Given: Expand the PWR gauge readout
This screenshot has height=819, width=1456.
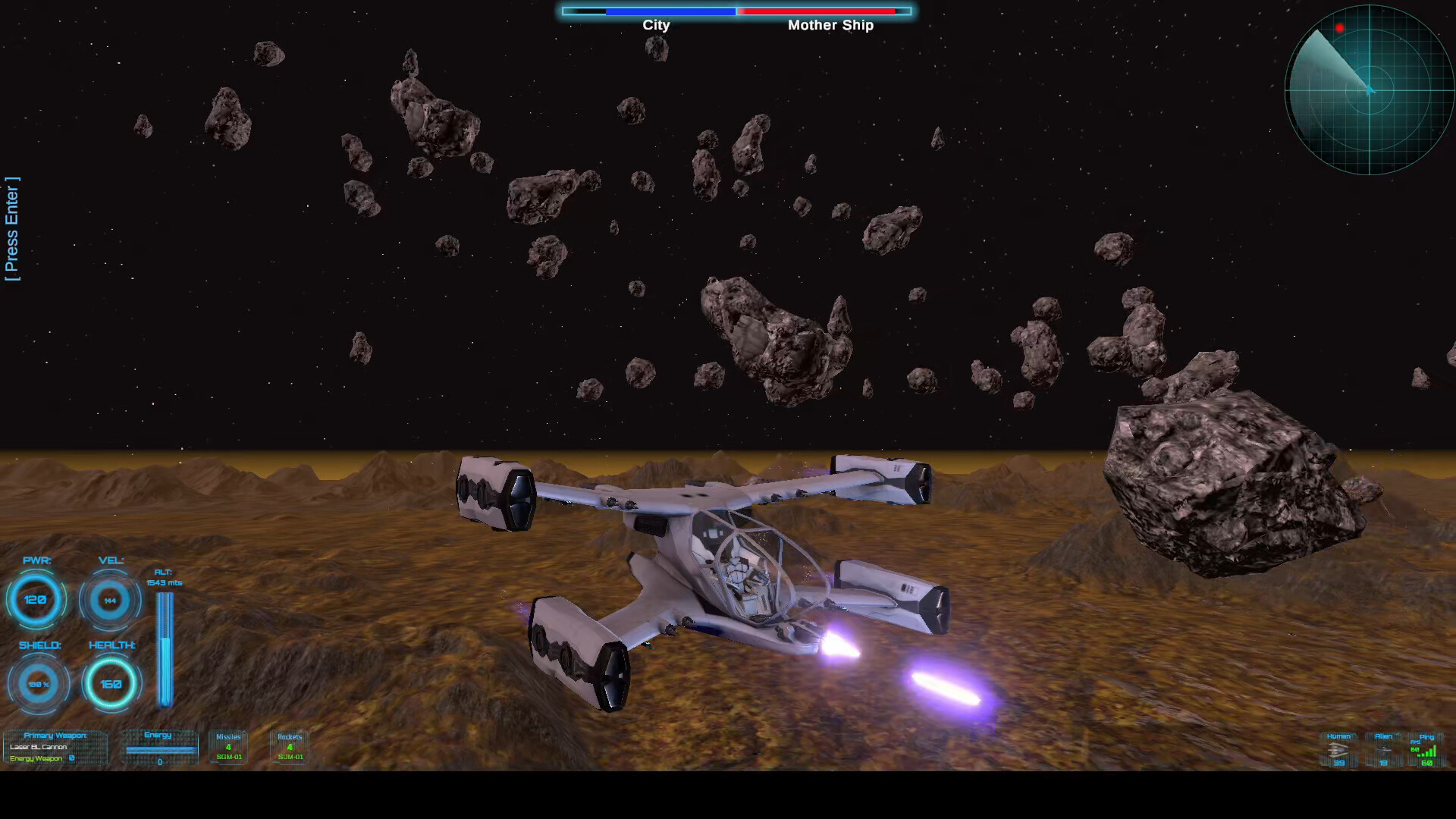Looking at the screenshot, I should tap(36, 600).
